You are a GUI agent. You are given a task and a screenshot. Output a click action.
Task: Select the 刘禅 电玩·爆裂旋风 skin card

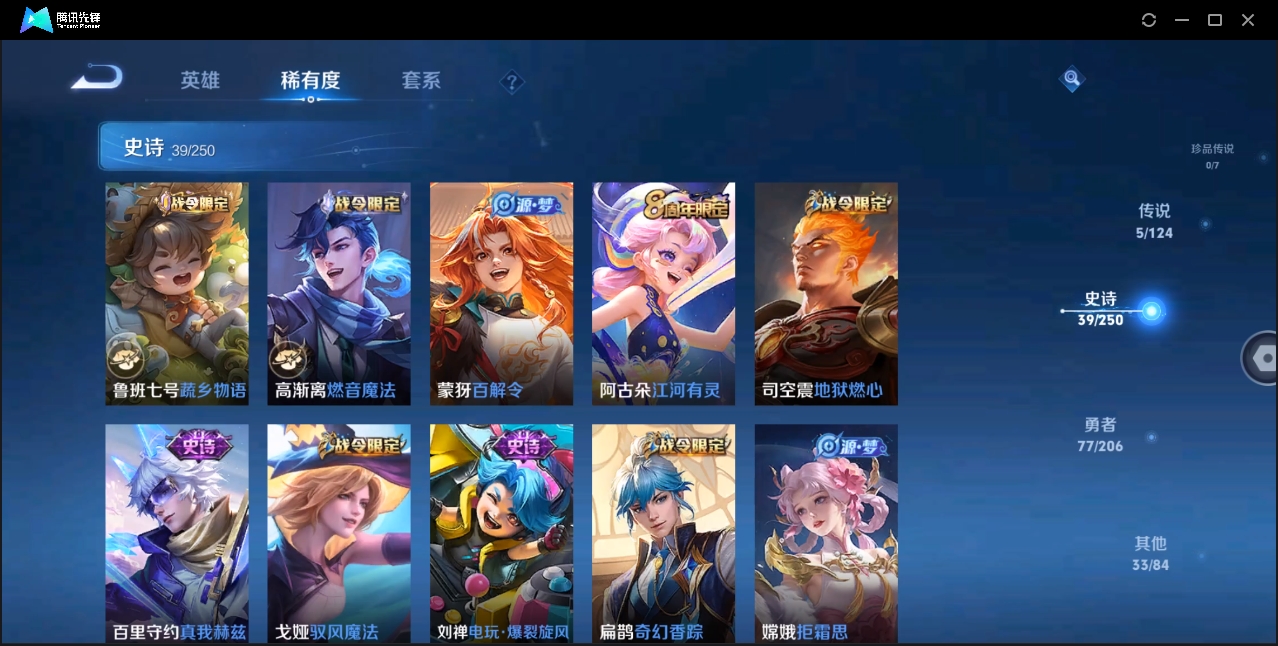(501, 532)
